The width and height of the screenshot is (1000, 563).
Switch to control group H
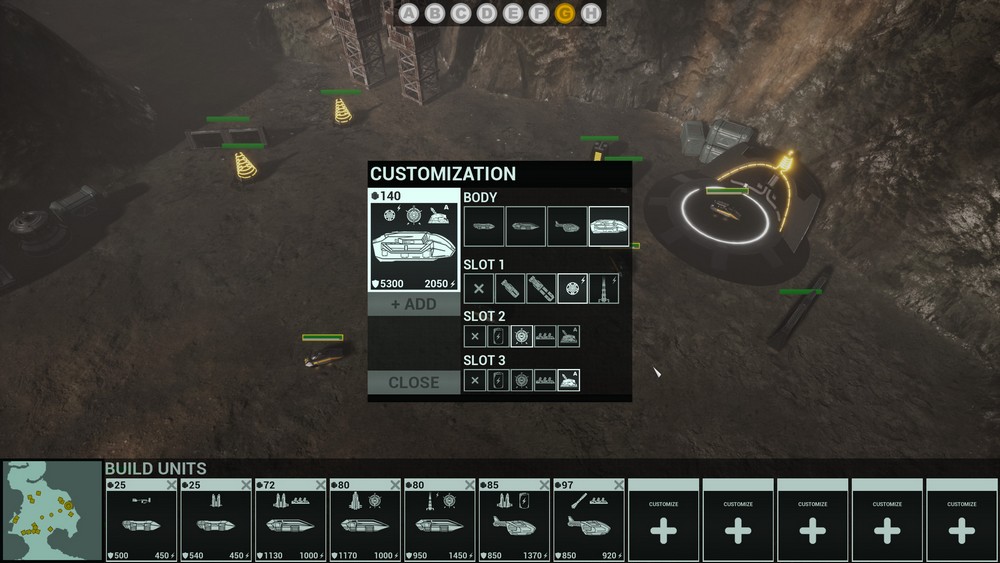pos(591,13)
